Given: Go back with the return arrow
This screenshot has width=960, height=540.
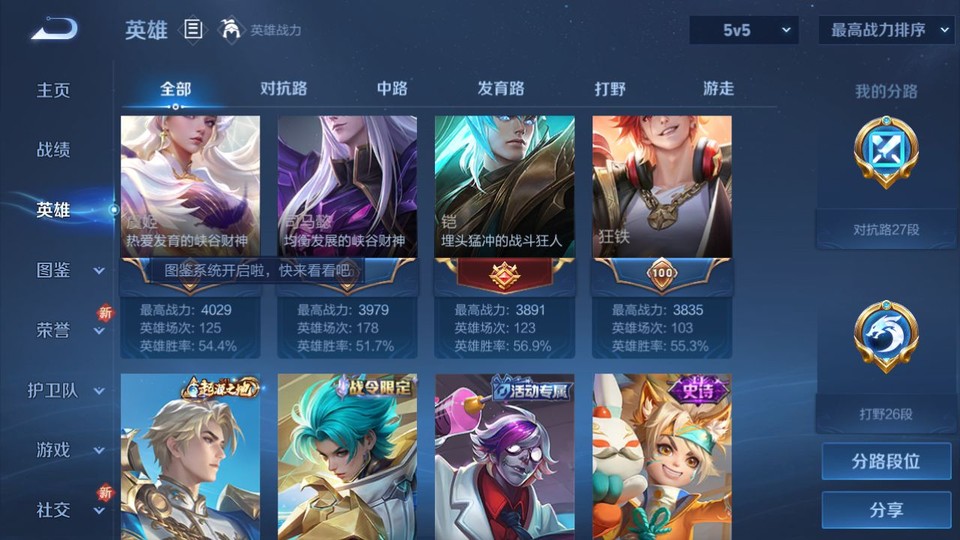Looking at the screenshot, I should [x=54, y=31].
